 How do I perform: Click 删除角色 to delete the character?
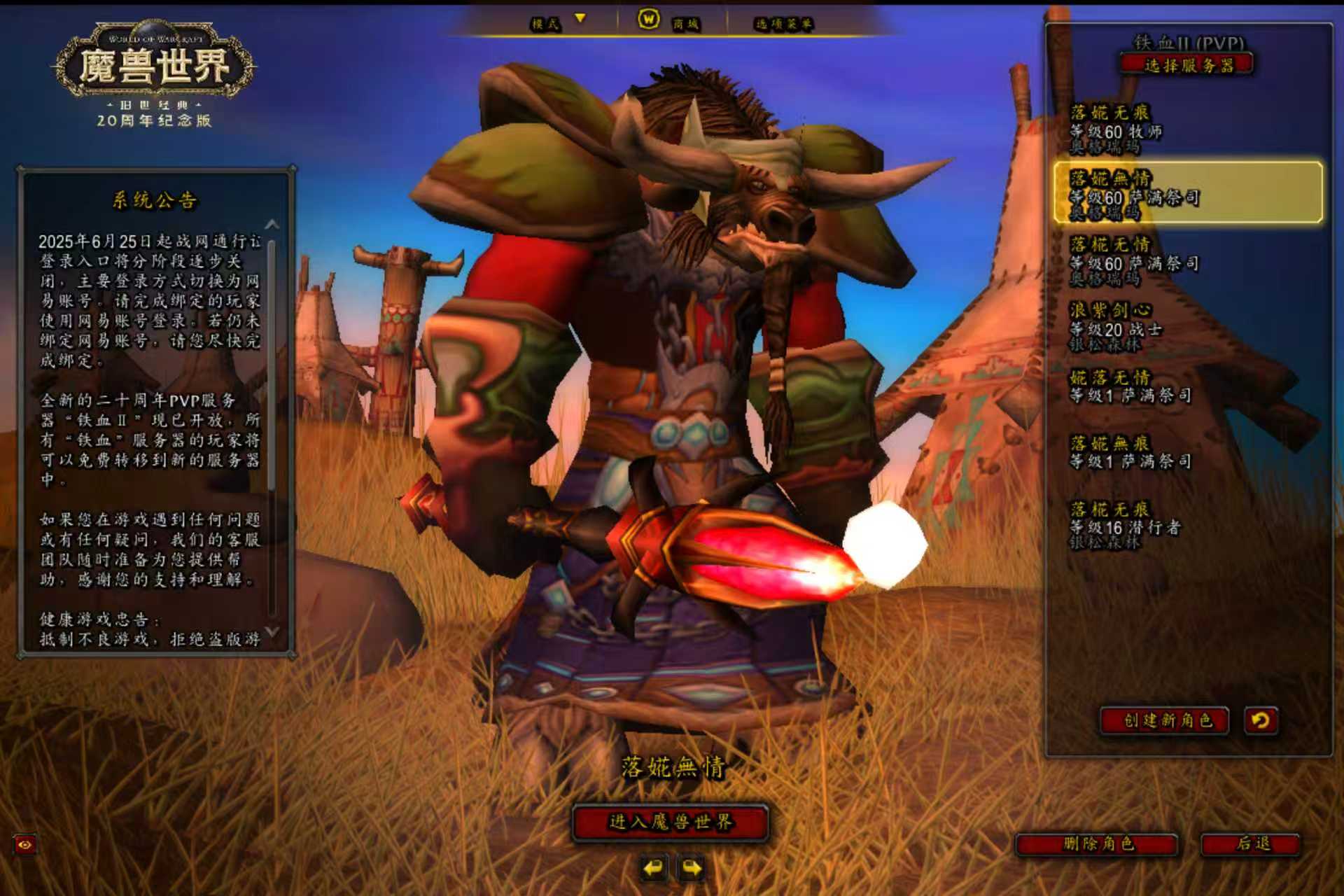(1098, 843)
